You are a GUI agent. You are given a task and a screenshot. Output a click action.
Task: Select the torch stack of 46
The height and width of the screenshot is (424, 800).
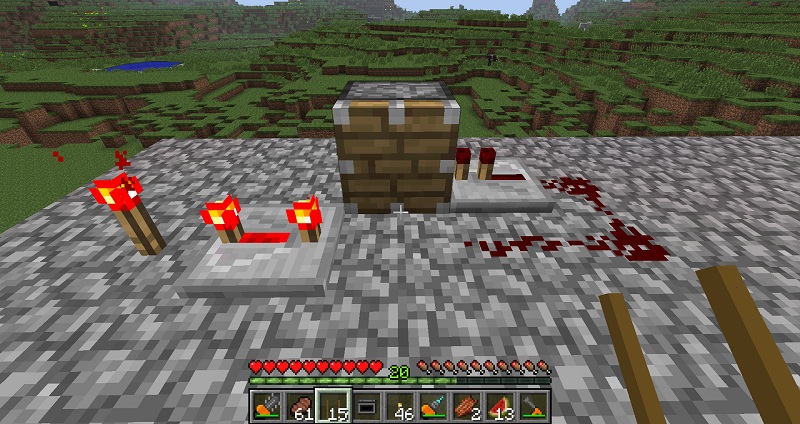click(x=400, y=405)
